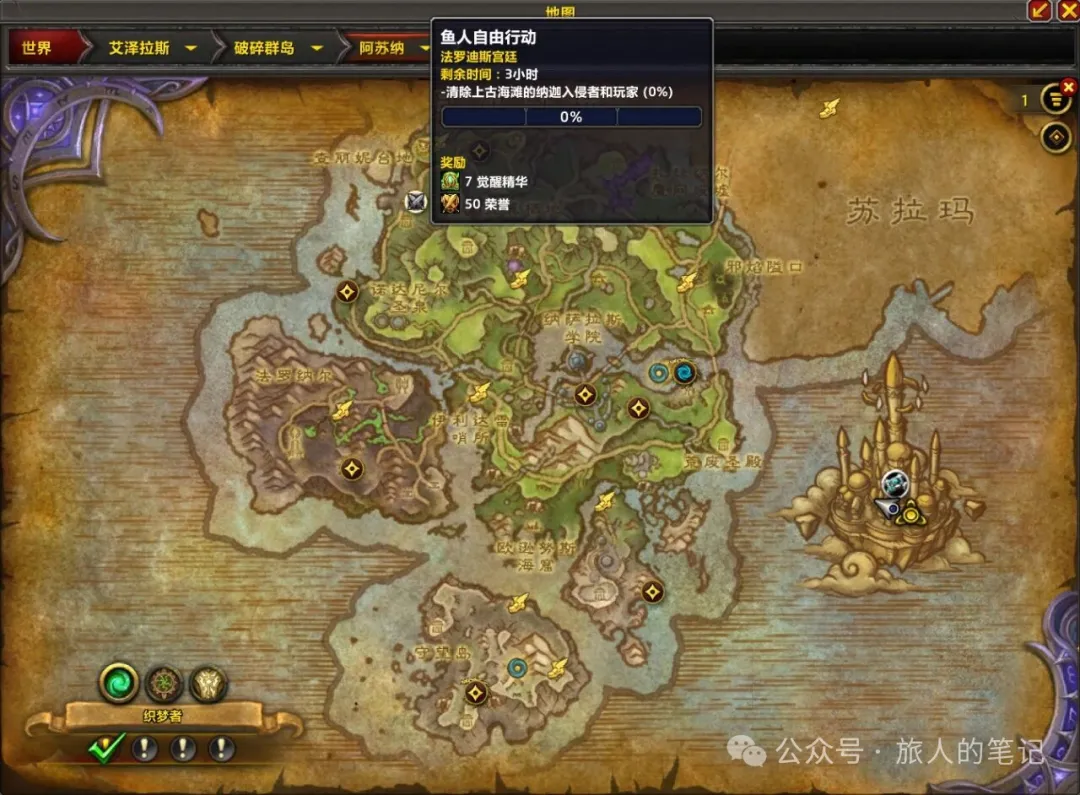1080x795 pixels.
Task: Select the cogwheel emissary bounty icon
Action: (165, 685)
